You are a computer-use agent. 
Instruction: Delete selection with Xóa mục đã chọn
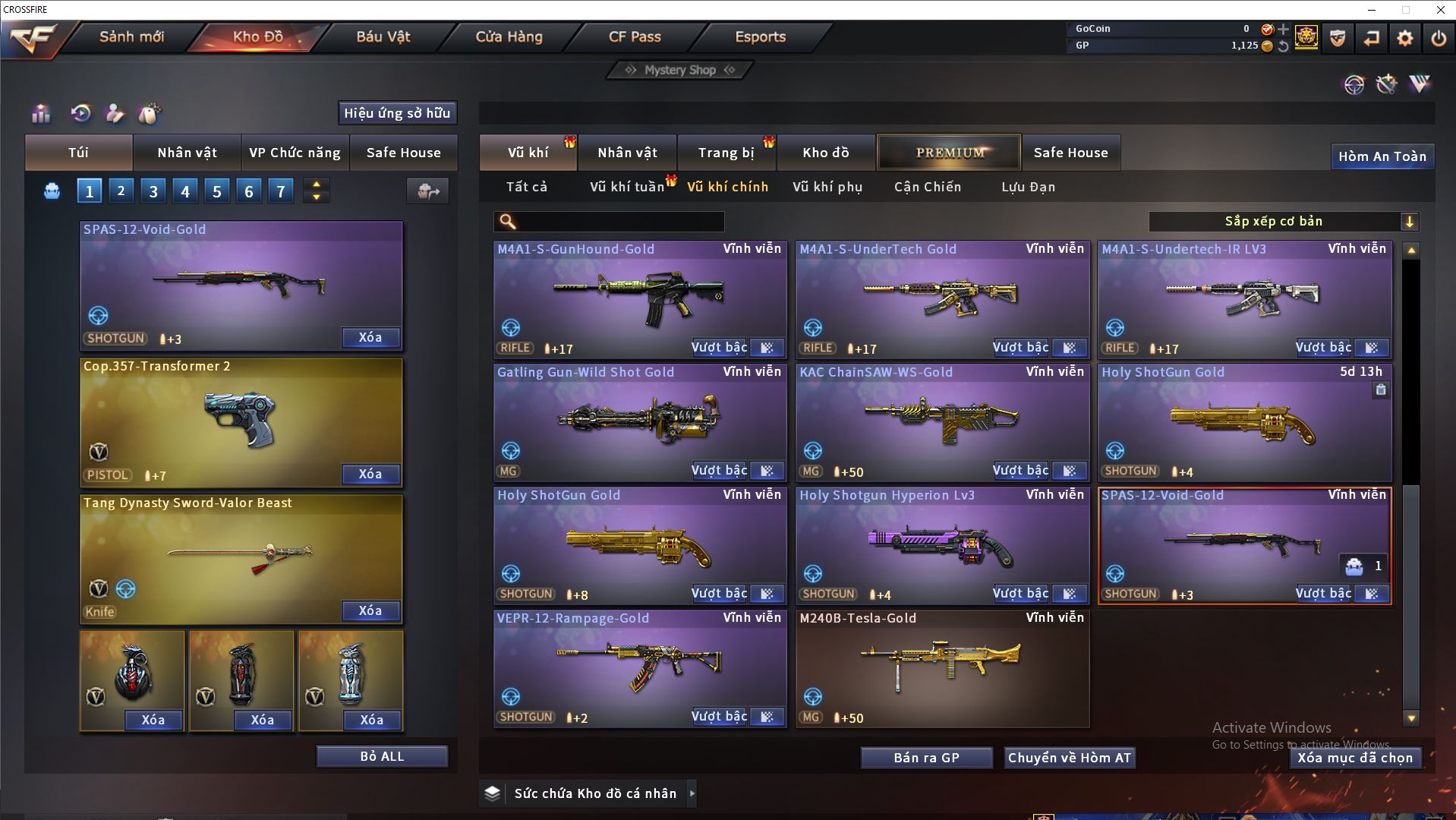click(x=1354, y=758)
